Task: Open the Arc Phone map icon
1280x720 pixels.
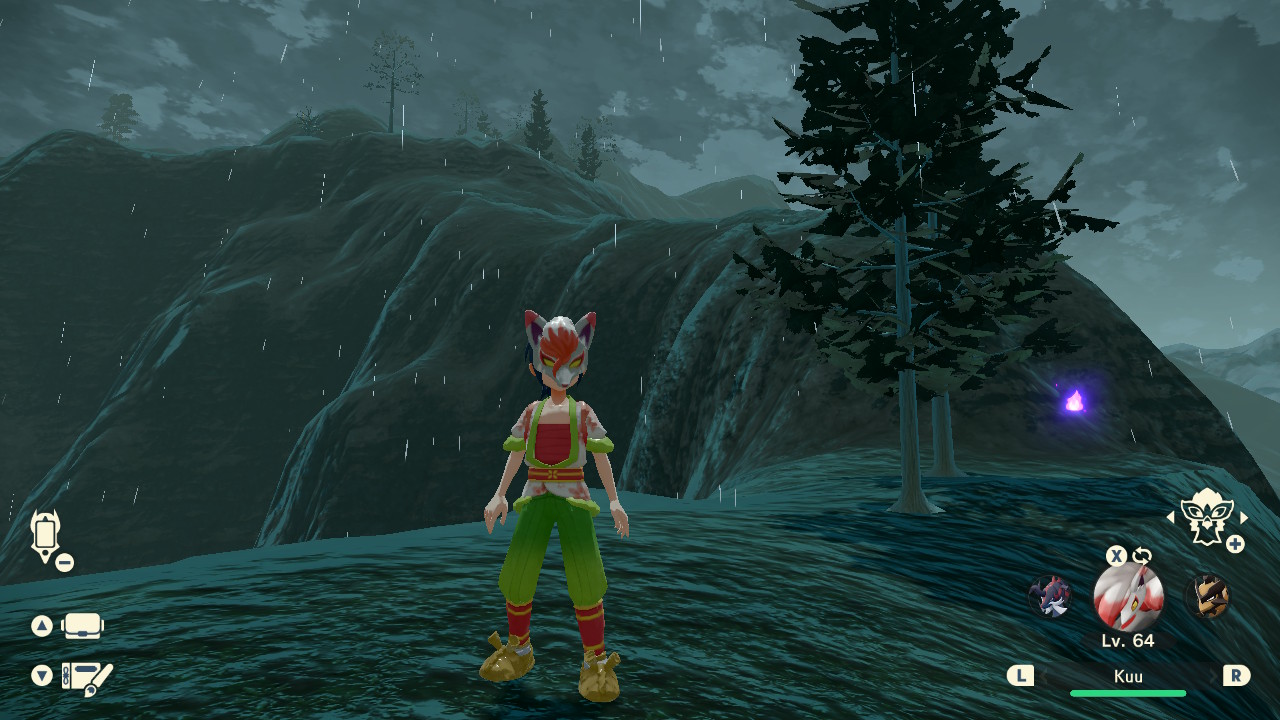Action: tap(45, 536)
